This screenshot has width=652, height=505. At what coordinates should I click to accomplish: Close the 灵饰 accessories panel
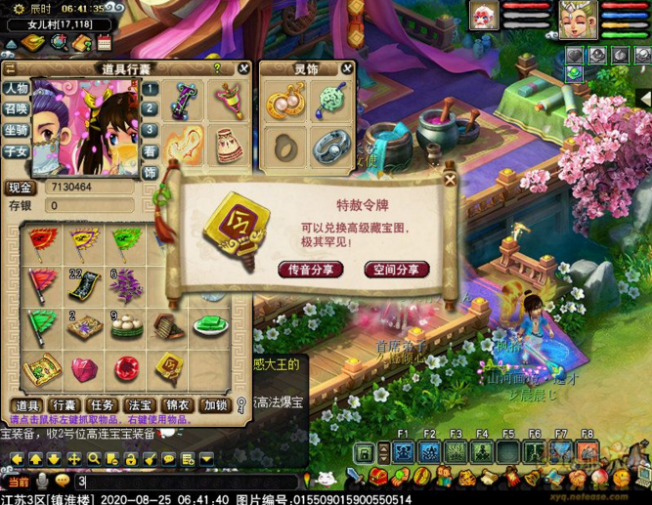coord(347,69)
